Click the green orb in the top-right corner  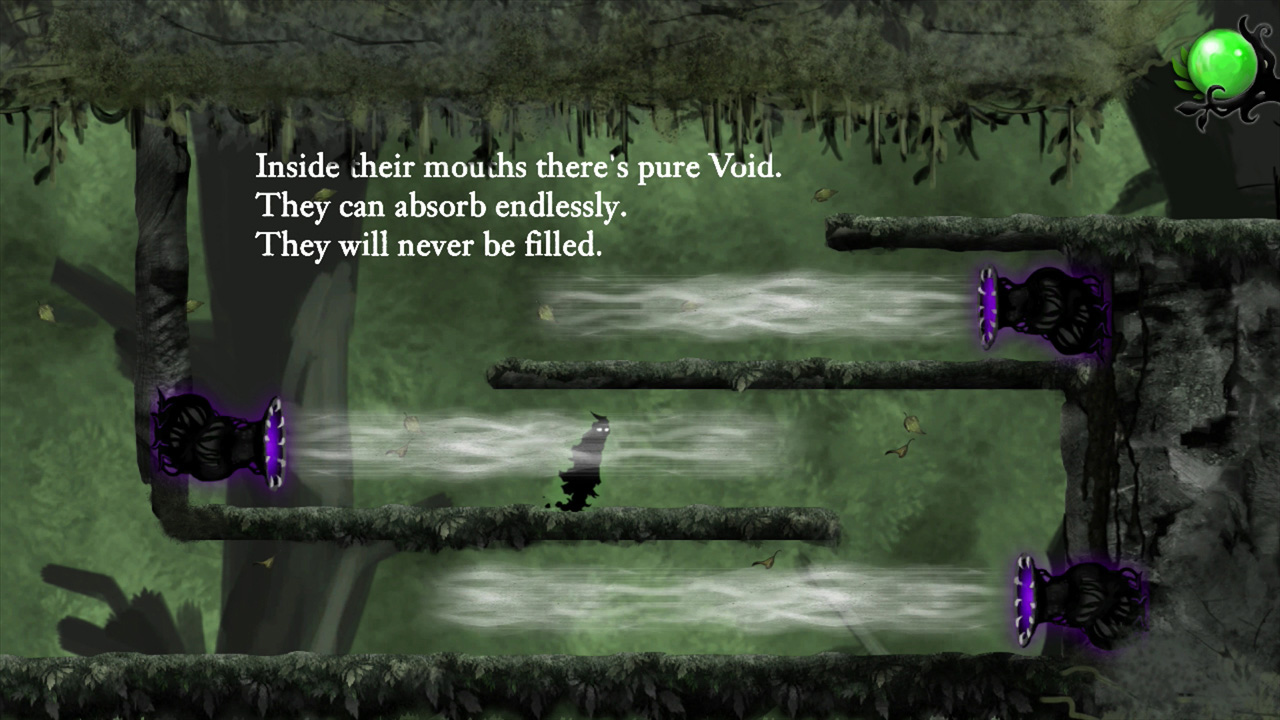tap(1213, 62)
